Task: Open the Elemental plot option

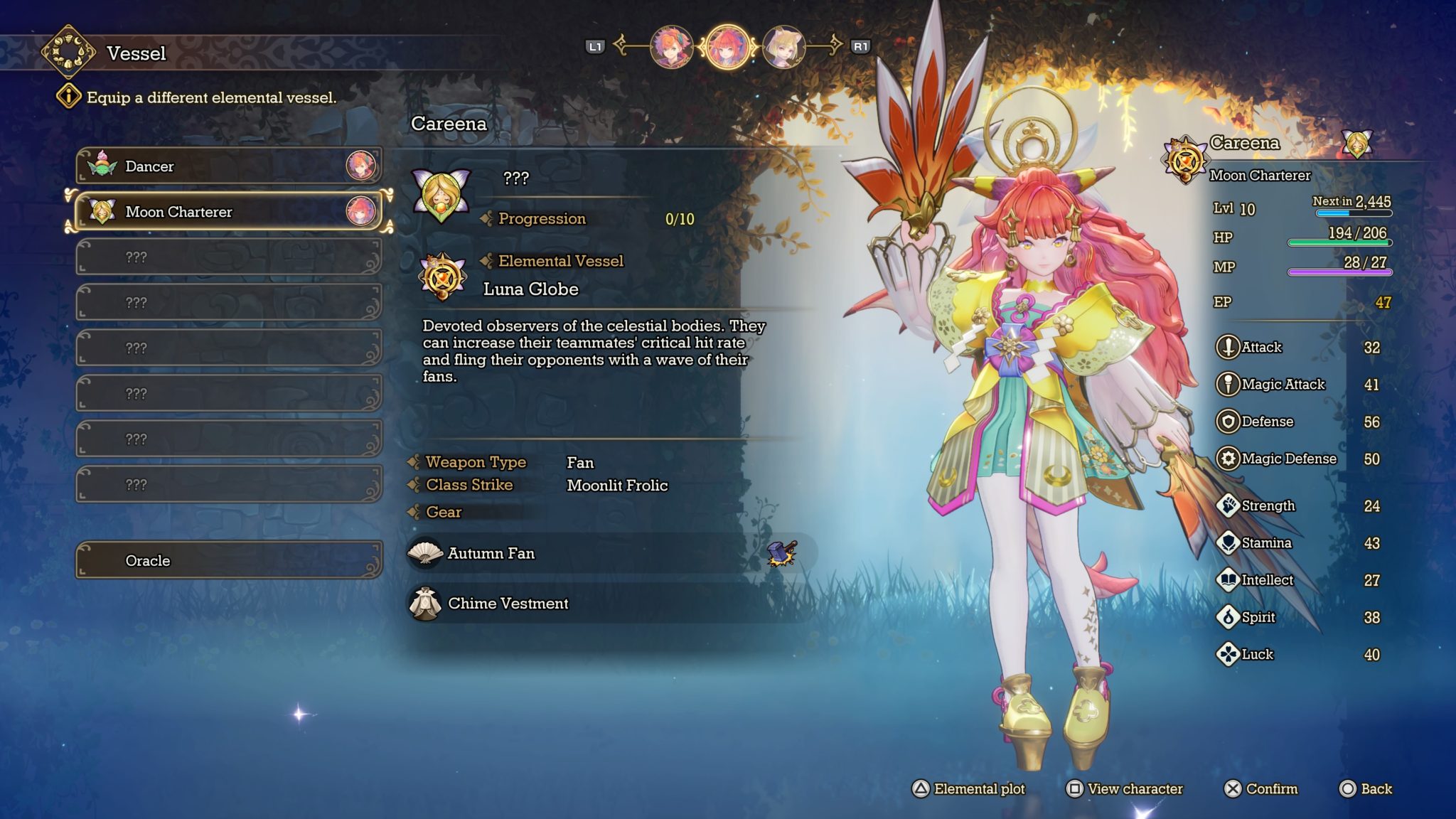Action: [969, 788]
